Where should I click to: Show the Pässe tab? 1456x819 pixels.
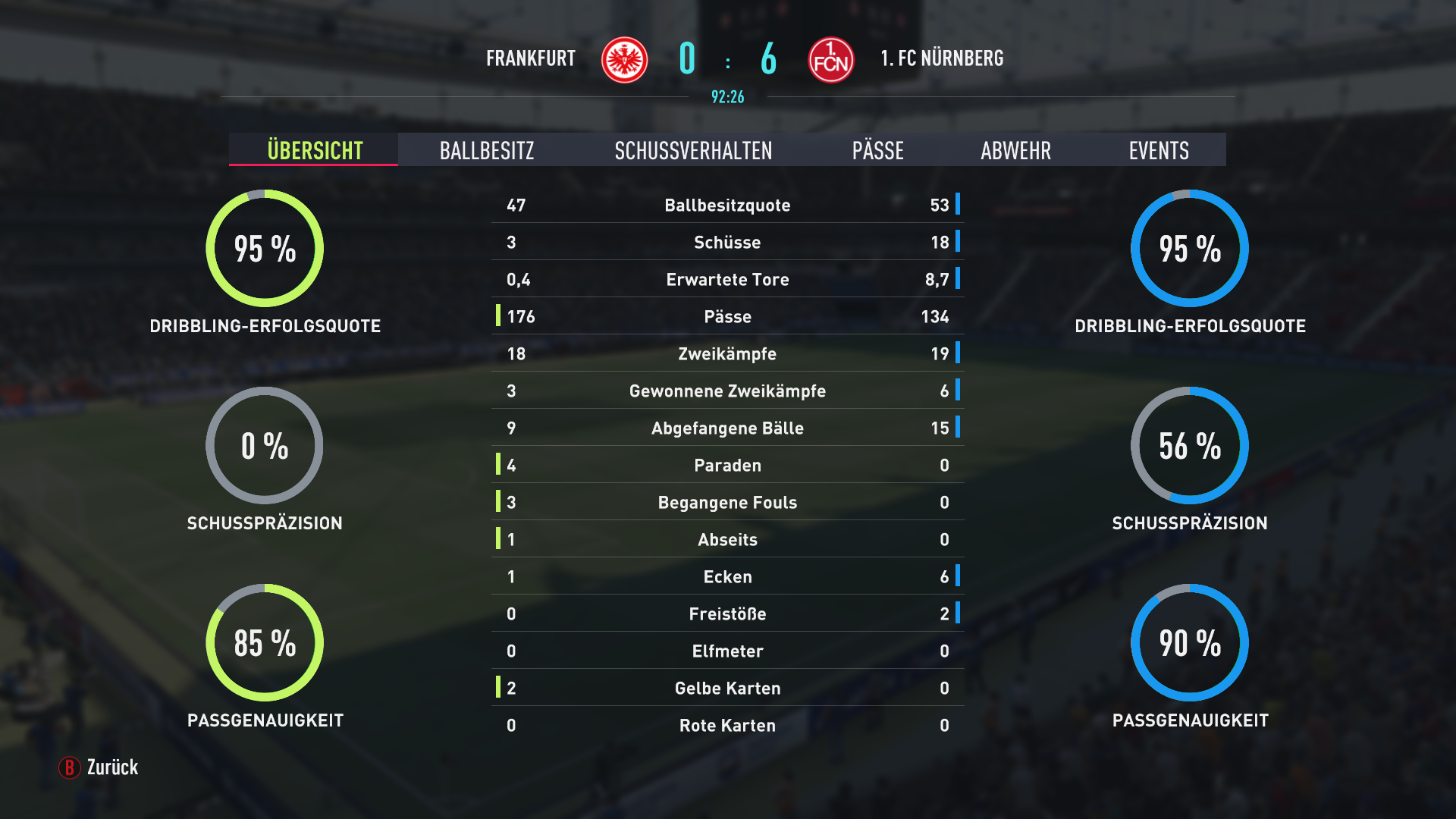[877, 150]
